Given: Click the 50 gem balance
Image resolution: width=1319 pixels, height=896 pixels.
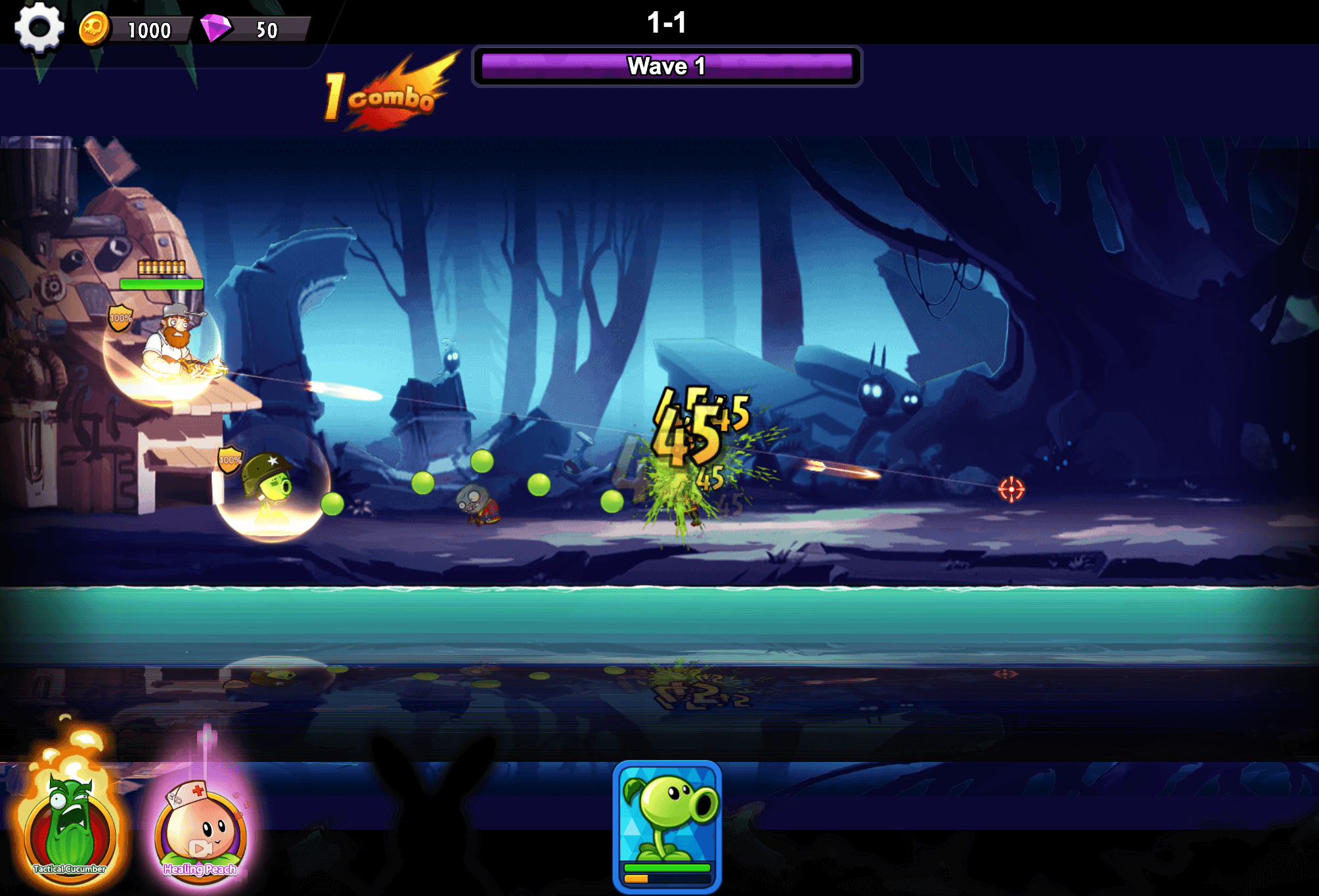Looking at the screenshot, I should pyautogui.click(x=267, y=30).
